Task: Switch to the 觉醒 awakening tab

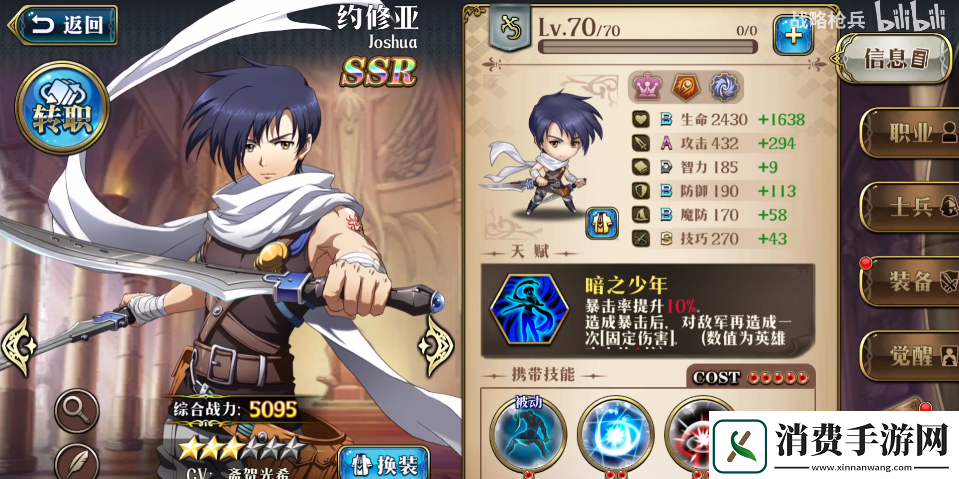Action: 907,356
